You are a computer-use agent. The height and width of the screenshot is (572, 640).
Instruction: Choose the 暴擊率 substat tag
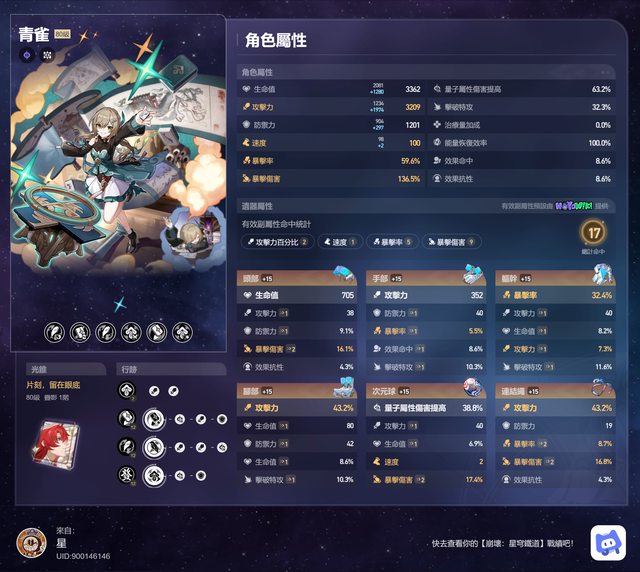click(392, 241)
